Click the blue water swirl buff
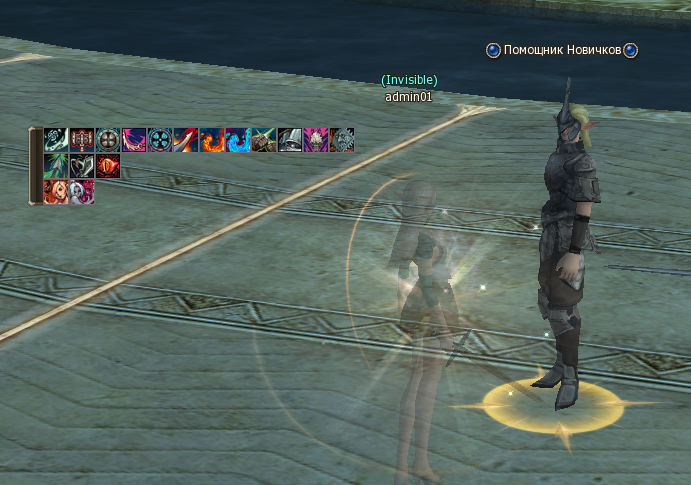 click(x=238, y=140)
